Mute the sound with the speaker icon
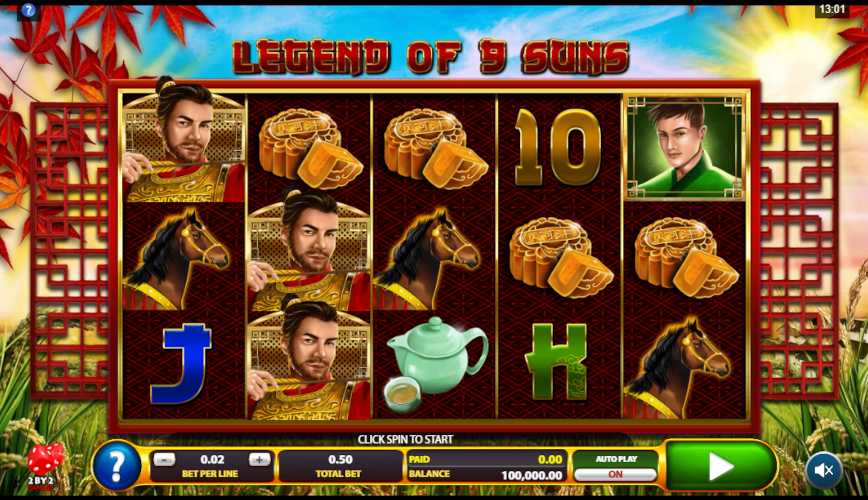Image resolution: width=868 pixels, height=500 pixels. point(824,469)
